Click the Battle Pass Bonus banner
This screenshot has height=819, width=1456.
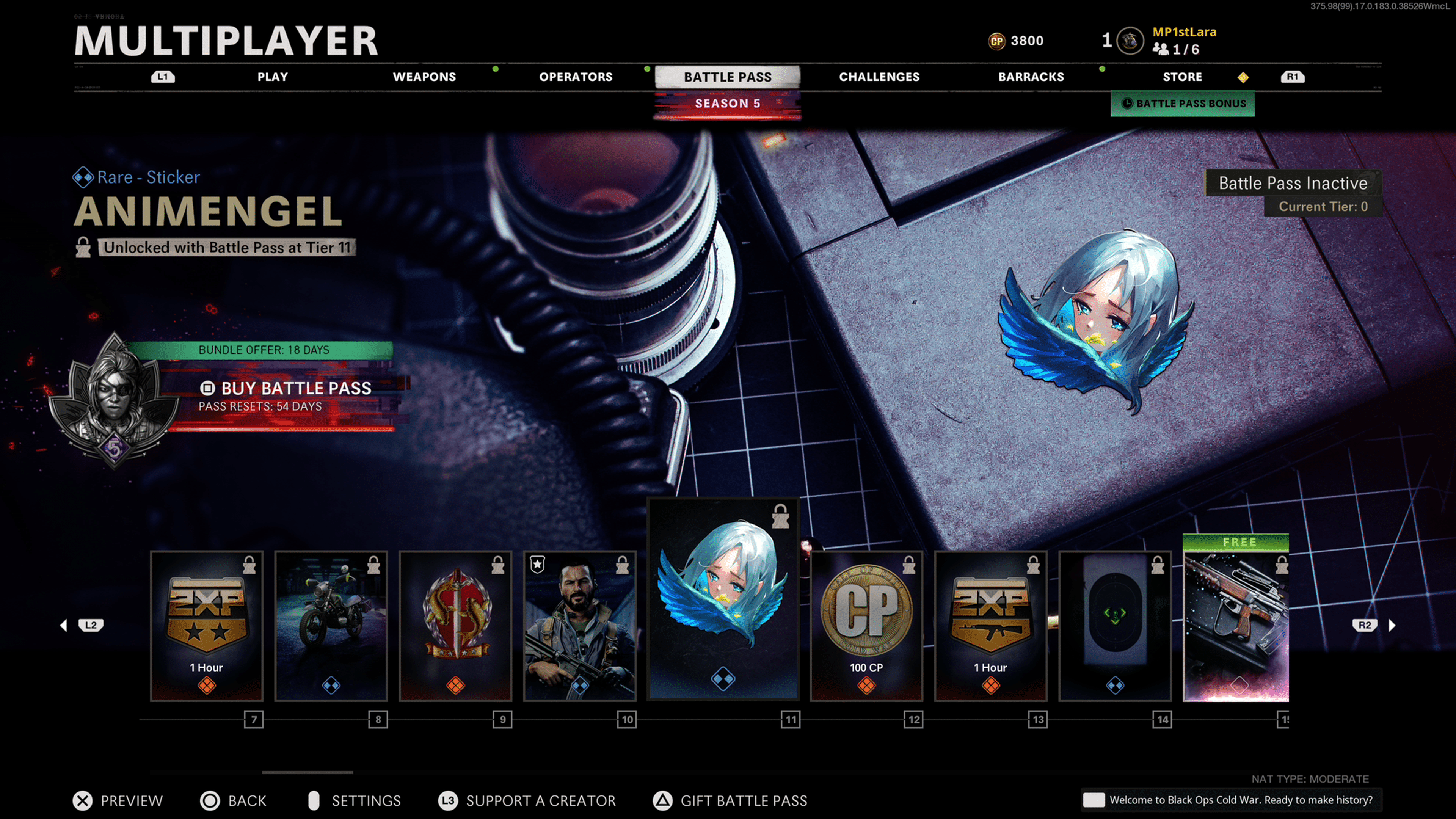click(1183, 104)
